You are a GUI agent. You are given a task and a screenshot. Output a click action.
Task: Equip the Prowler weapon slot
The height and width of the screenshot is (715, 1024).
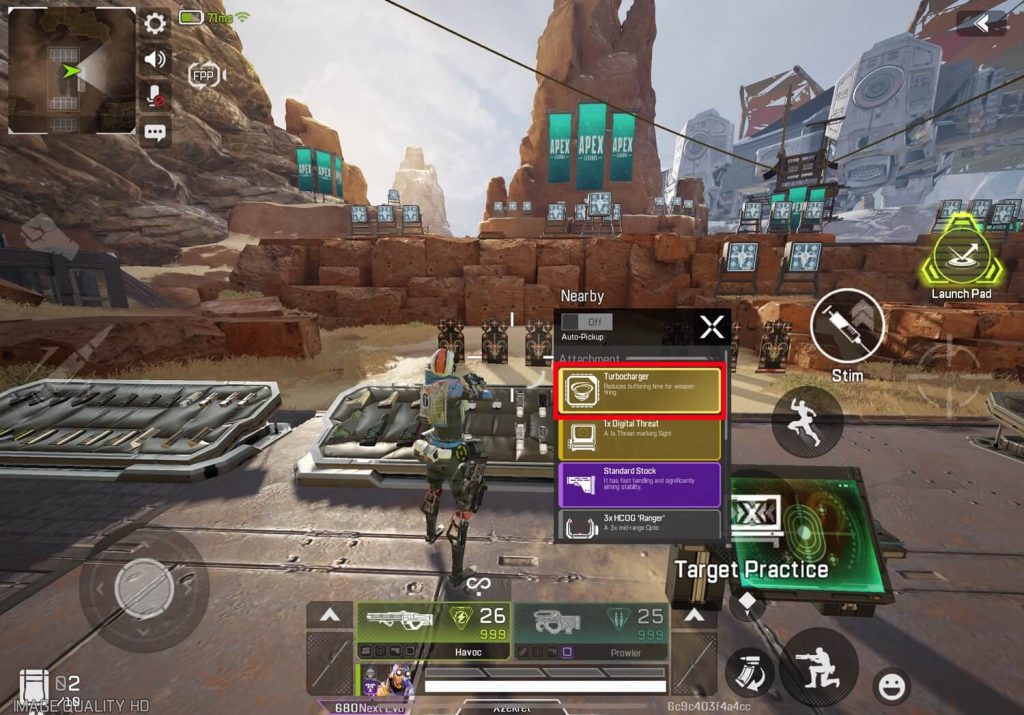(x=590, y=630)
